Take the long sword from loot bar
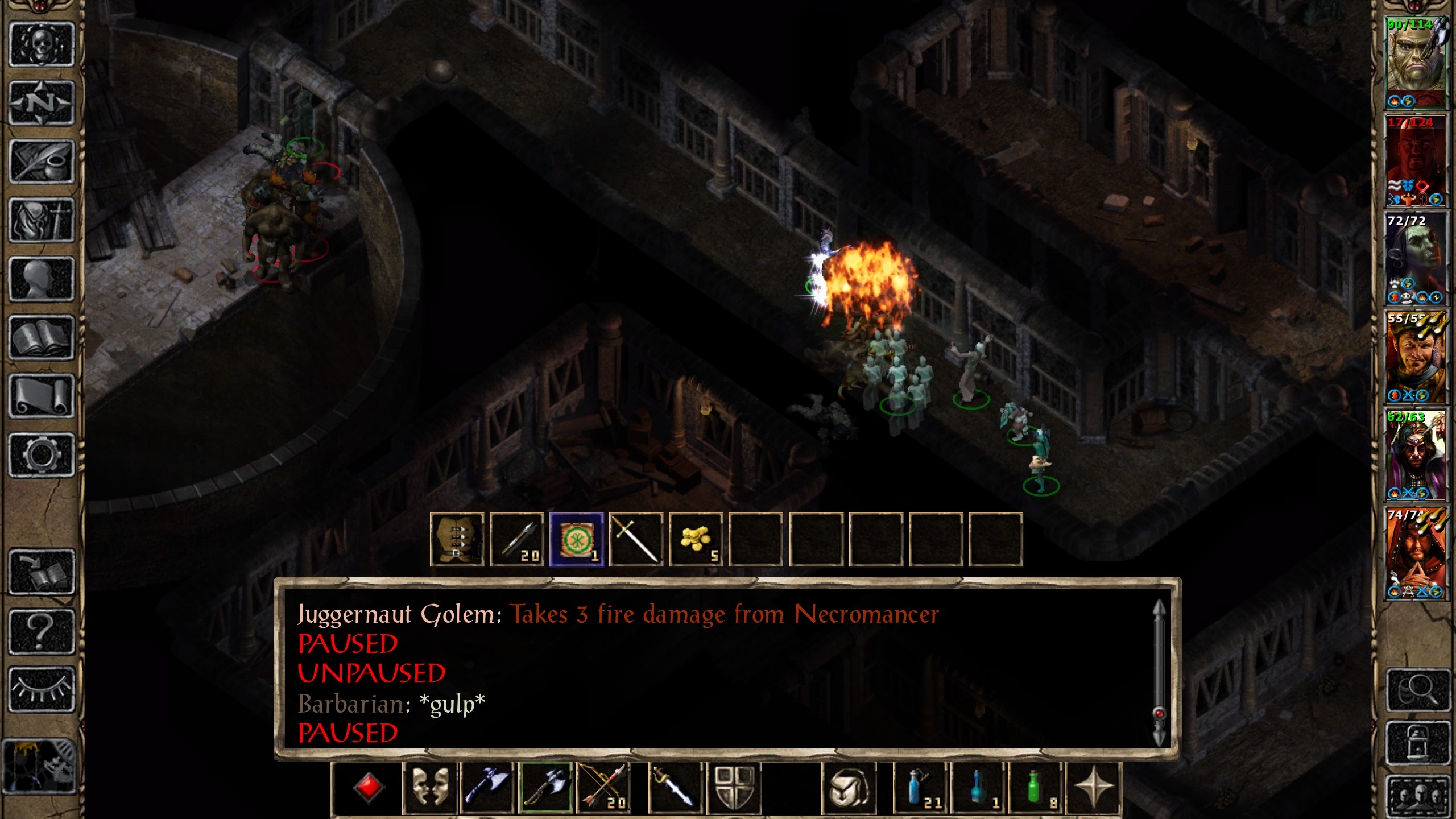1456x819 pixels. (636, 539)
